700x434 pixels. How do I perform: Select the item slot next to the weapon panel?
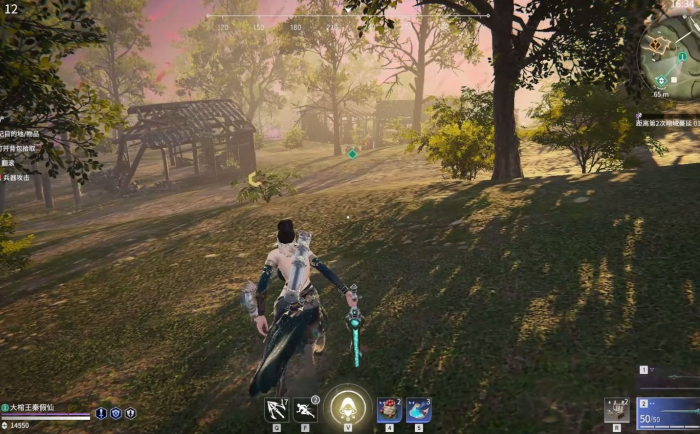(x=617, y=410)
